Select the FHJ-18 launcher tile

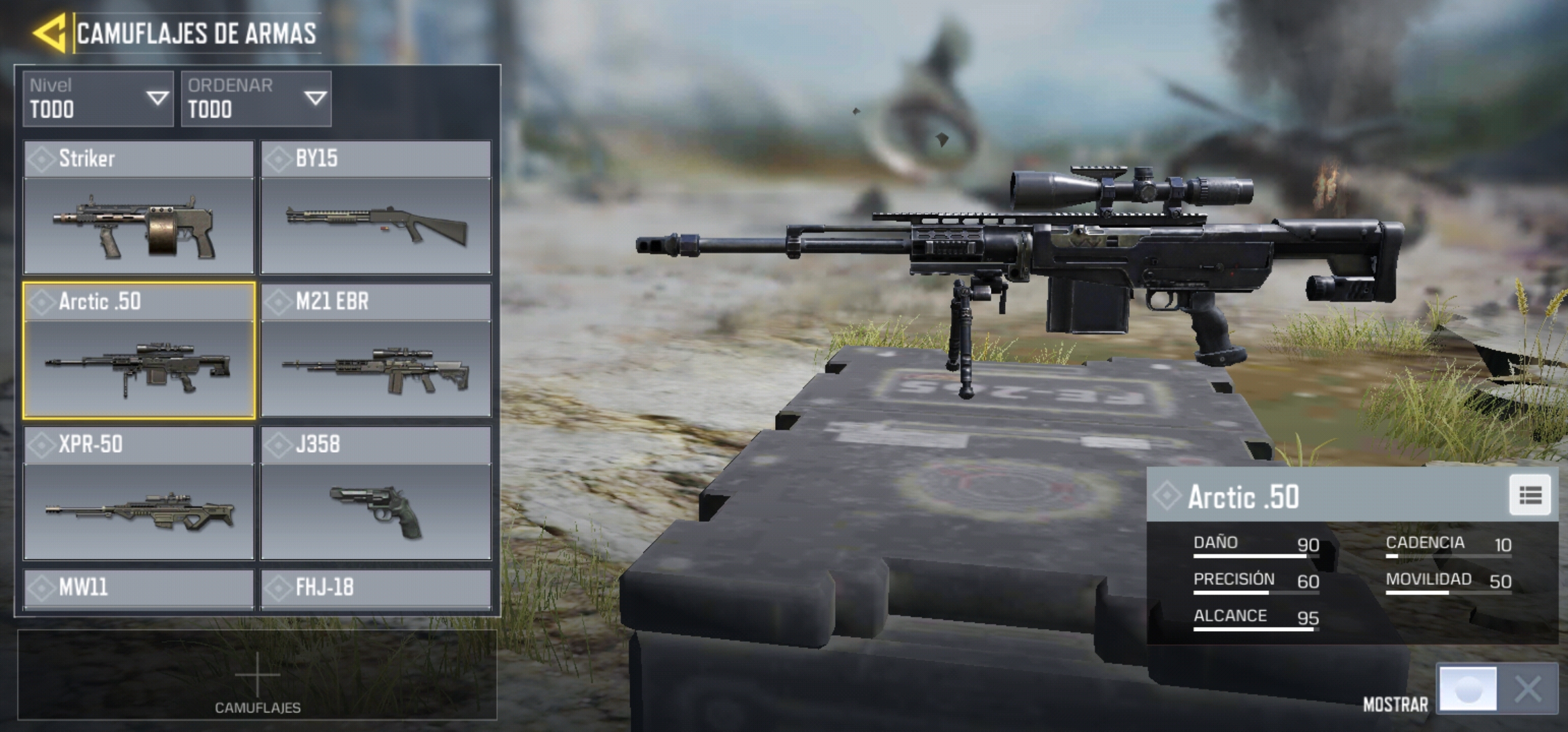376,588
